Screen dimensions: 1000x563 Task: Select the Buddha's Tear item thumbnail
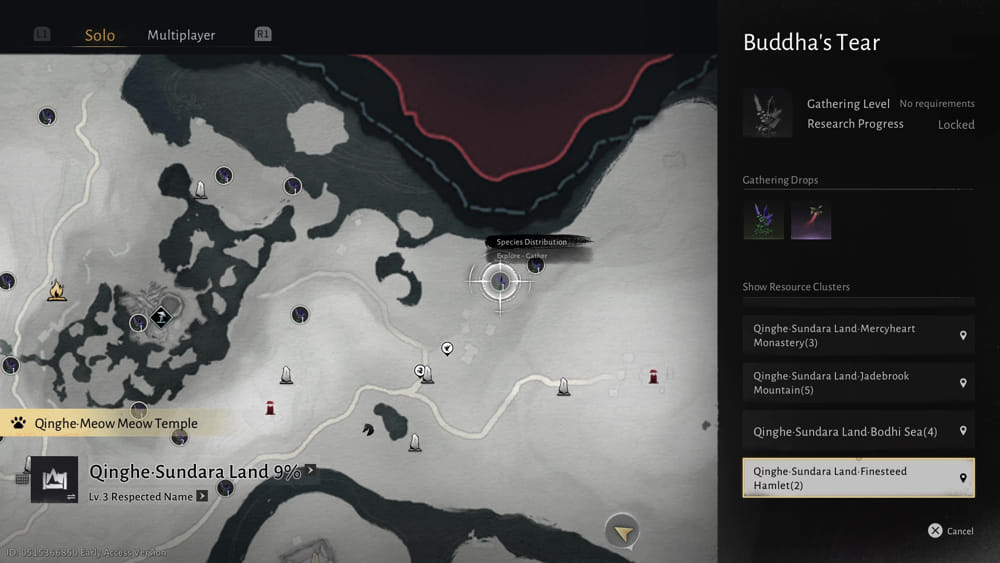(767, 114)
